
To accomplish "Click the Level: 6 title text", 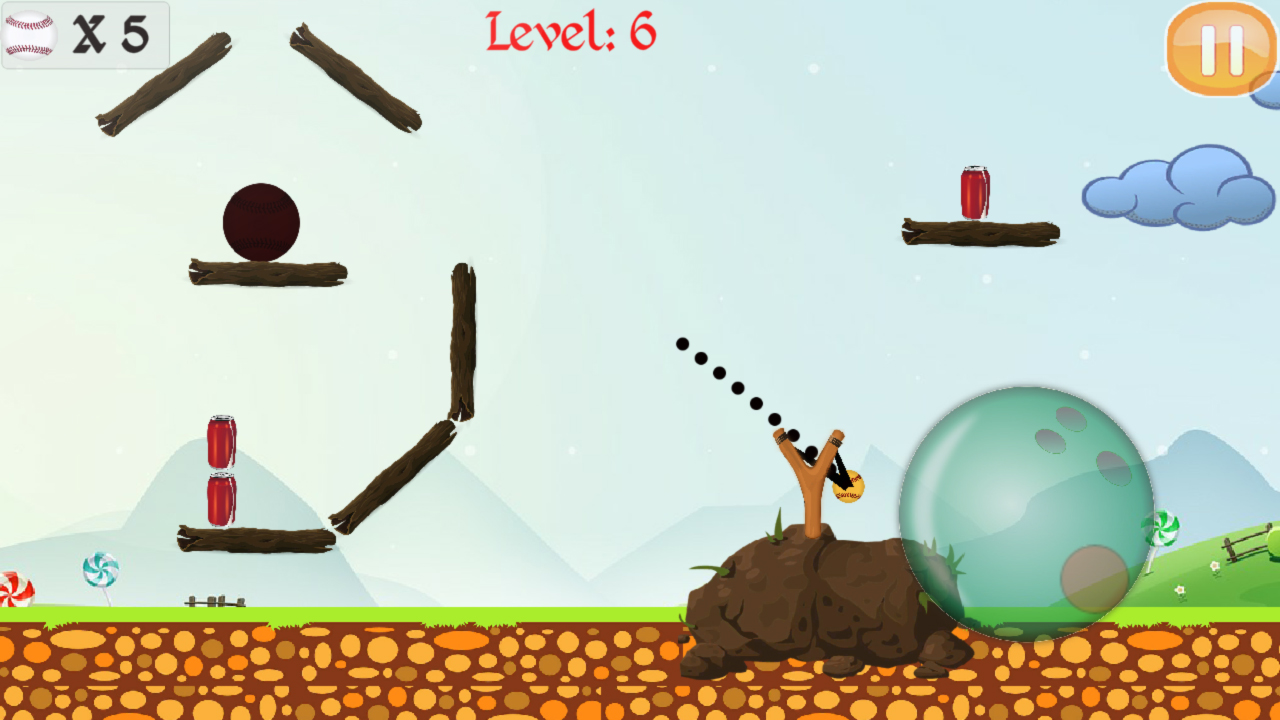I will [570, 32].
